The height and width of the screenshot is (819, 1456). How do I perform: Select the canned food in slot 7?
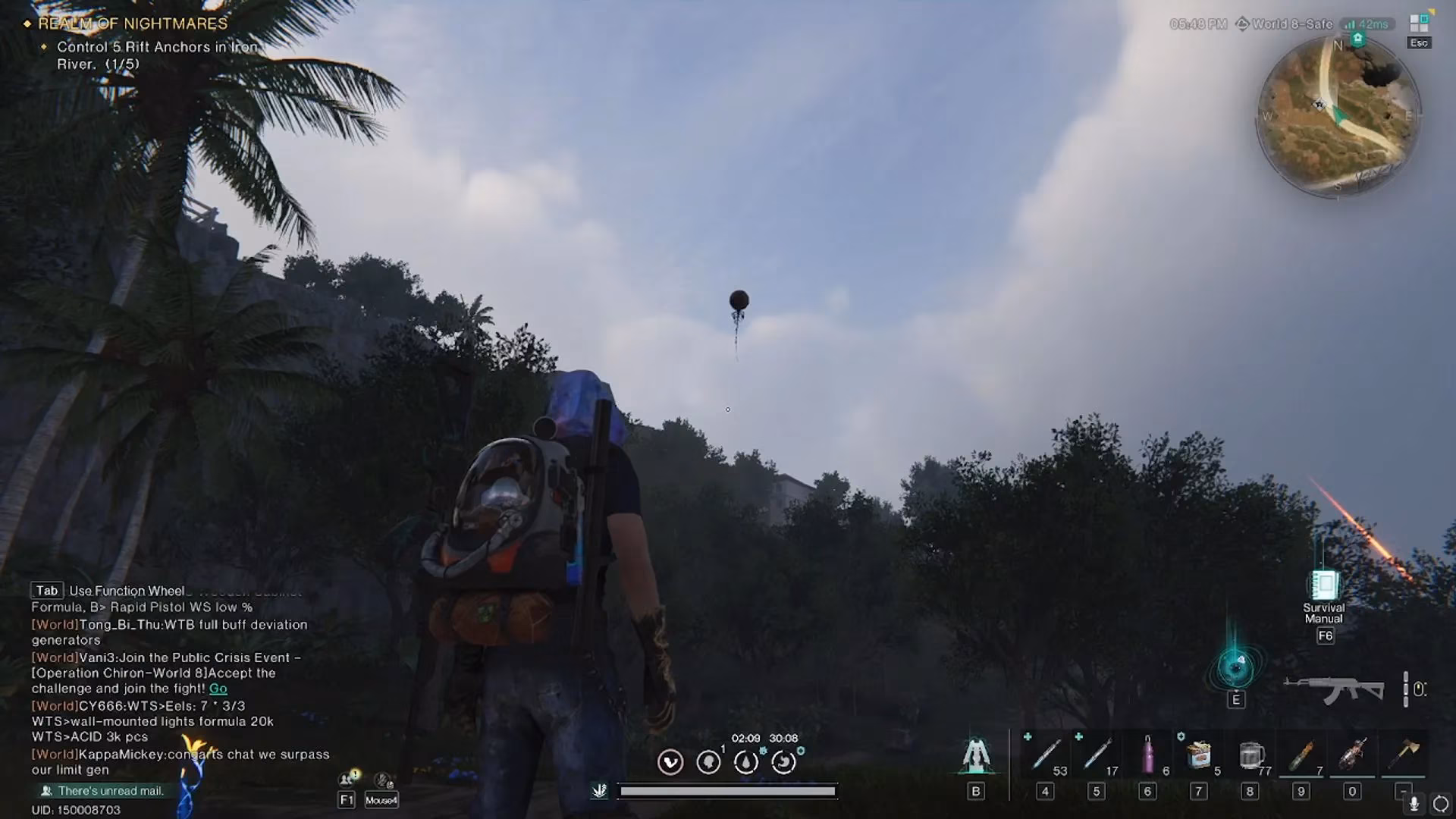click(1198, 755)
